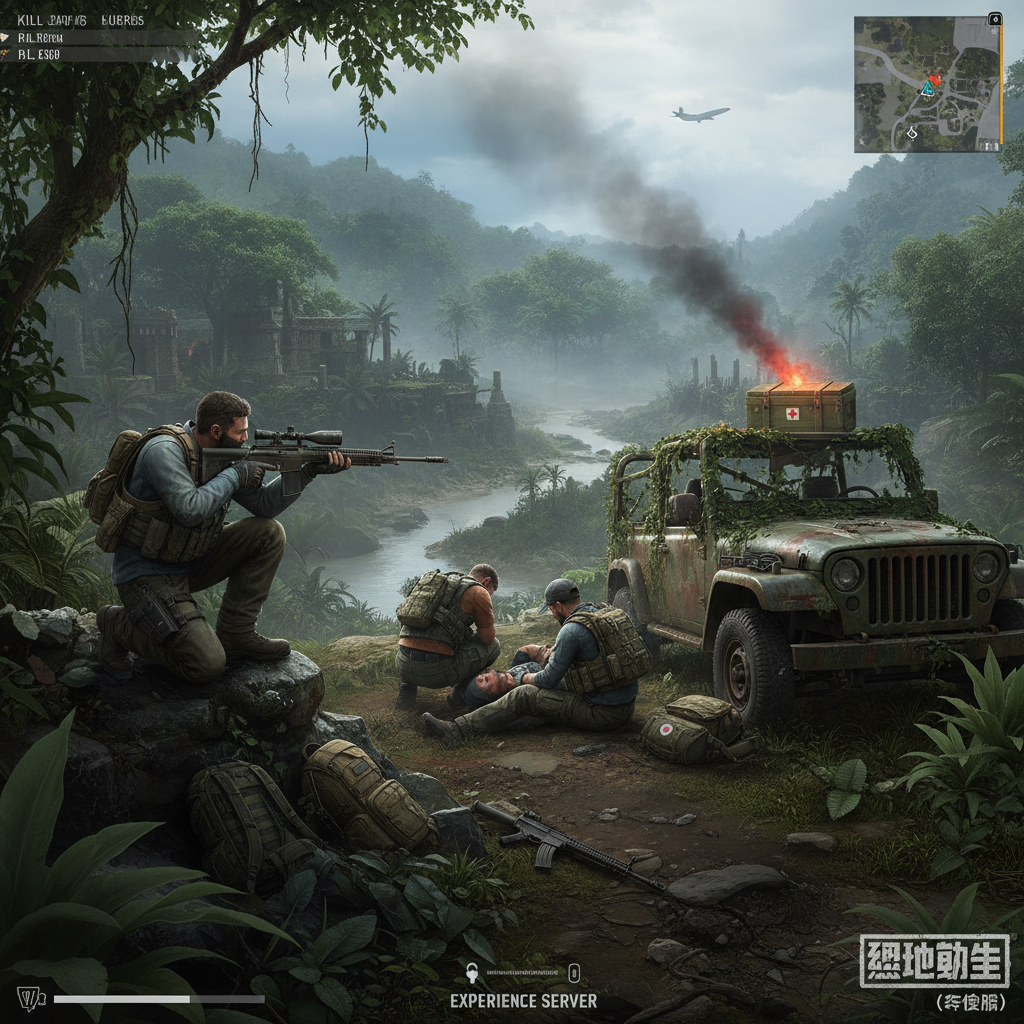This screenshot has height=1024, width=1024.
Task: Click the small icon right of the headset
Action: [x=574, y=972]
